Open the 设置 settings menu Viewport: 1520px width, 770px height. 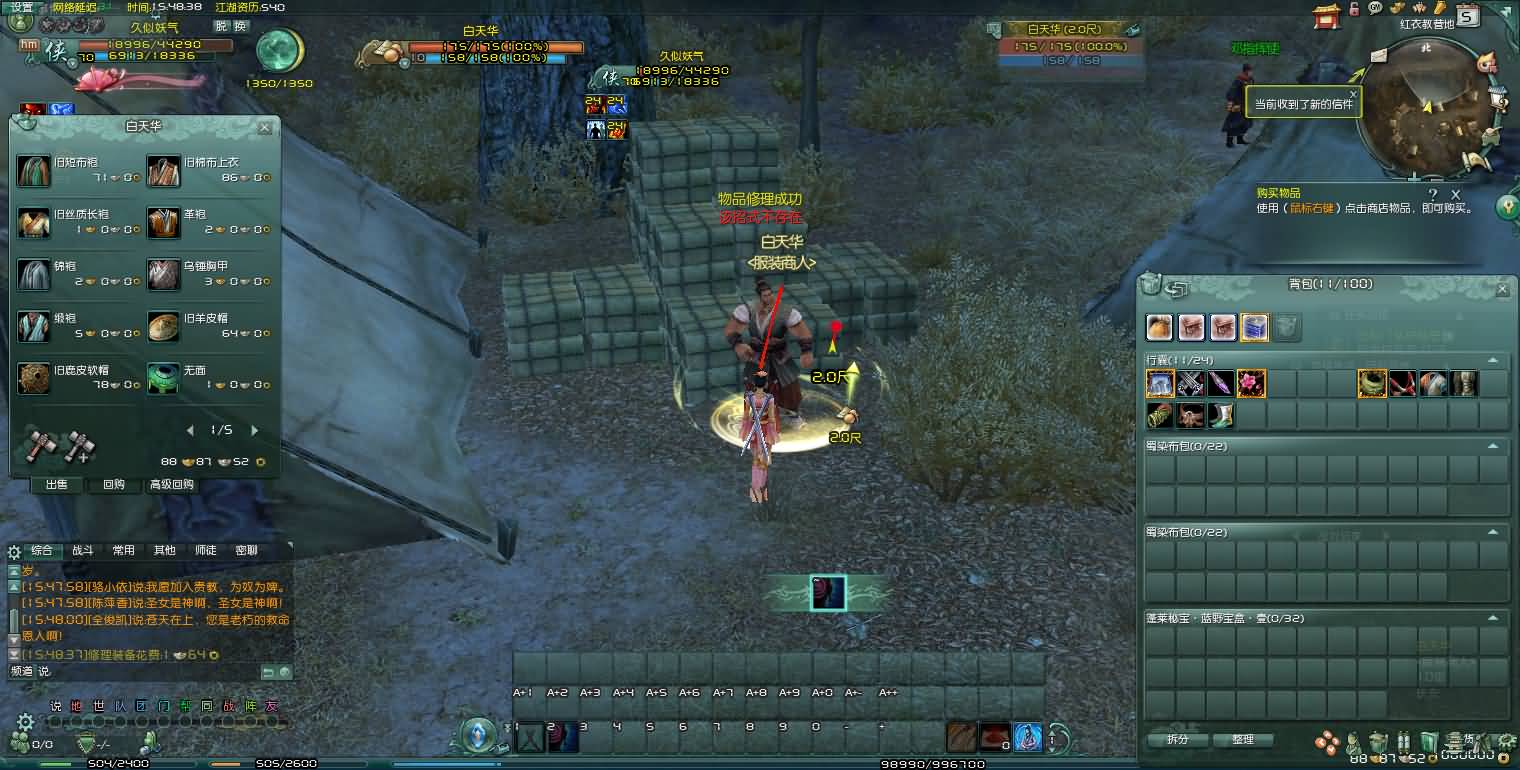22,7
